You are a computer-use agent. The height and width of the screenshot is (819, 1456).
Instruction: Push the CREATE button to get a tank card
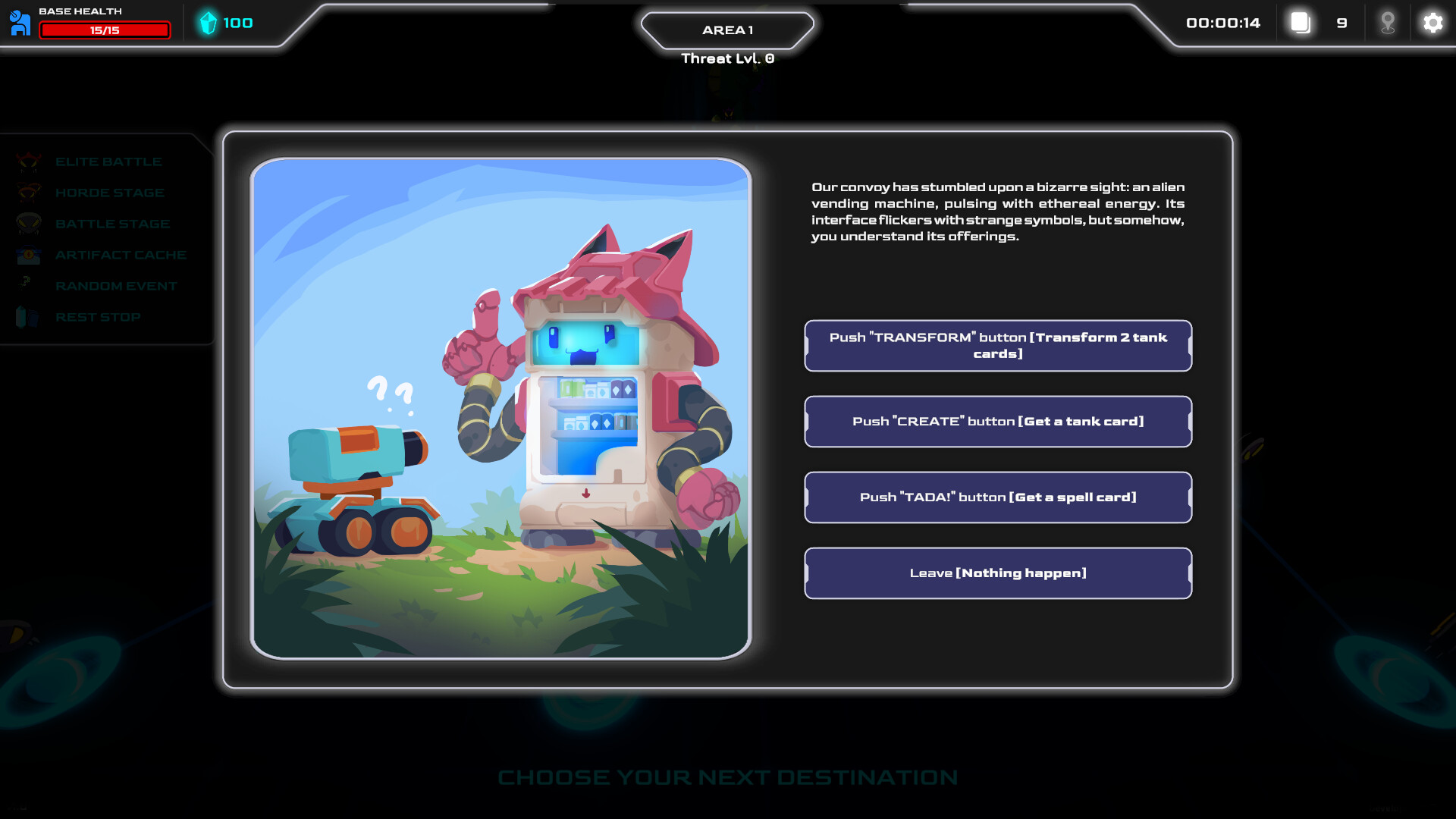(x=998, y=422)
